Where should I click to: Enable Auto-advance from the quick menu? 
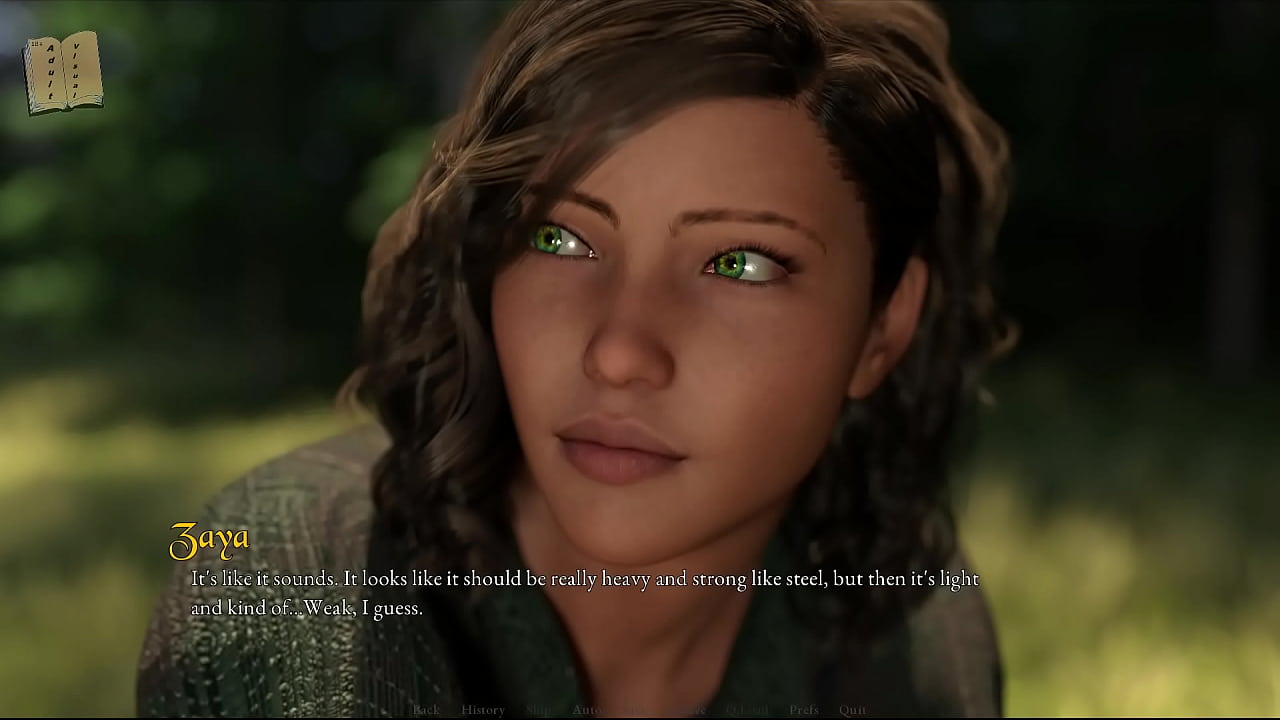[x=586, y=710]
